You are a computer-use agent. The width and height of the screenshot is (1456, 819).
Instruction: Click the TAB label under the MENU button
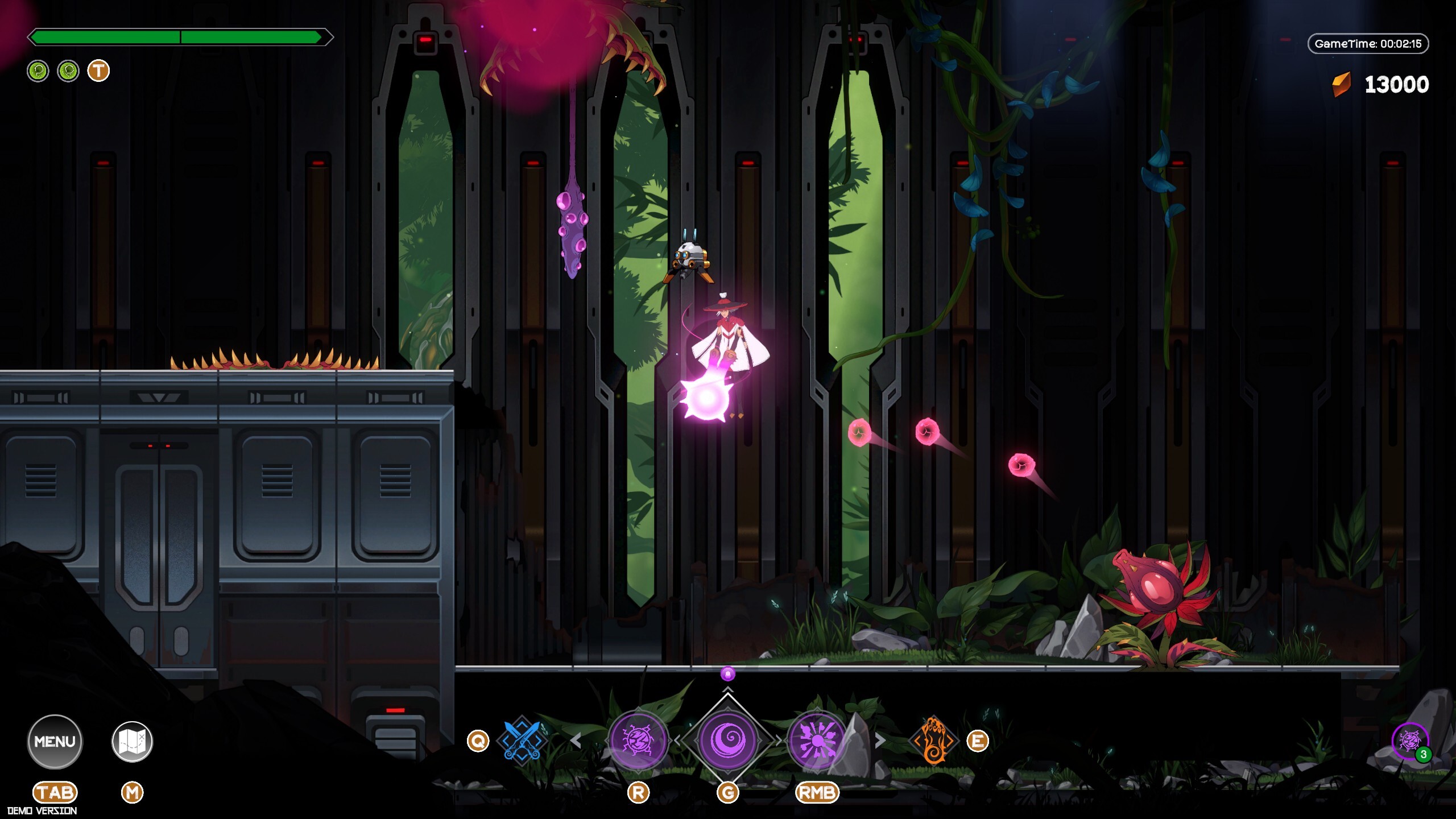[x=55, y=792]
